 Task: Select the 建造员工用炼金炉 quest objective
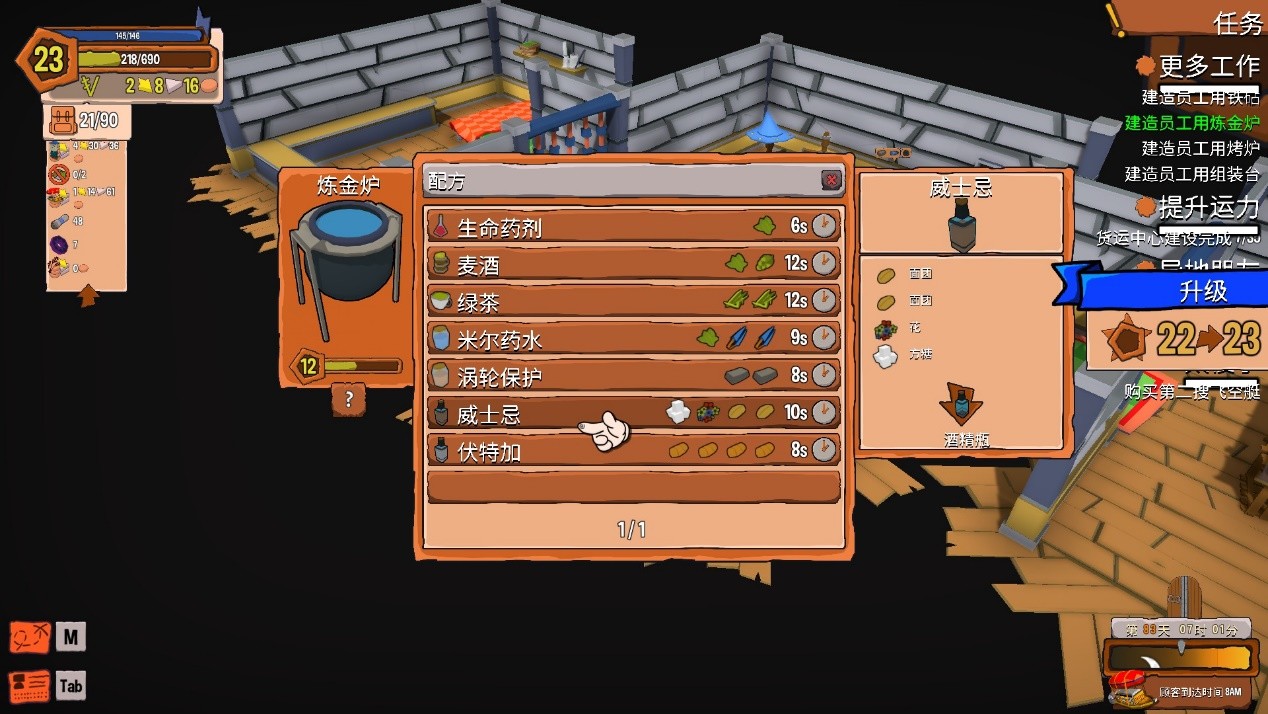click(x=1192, y=123)
